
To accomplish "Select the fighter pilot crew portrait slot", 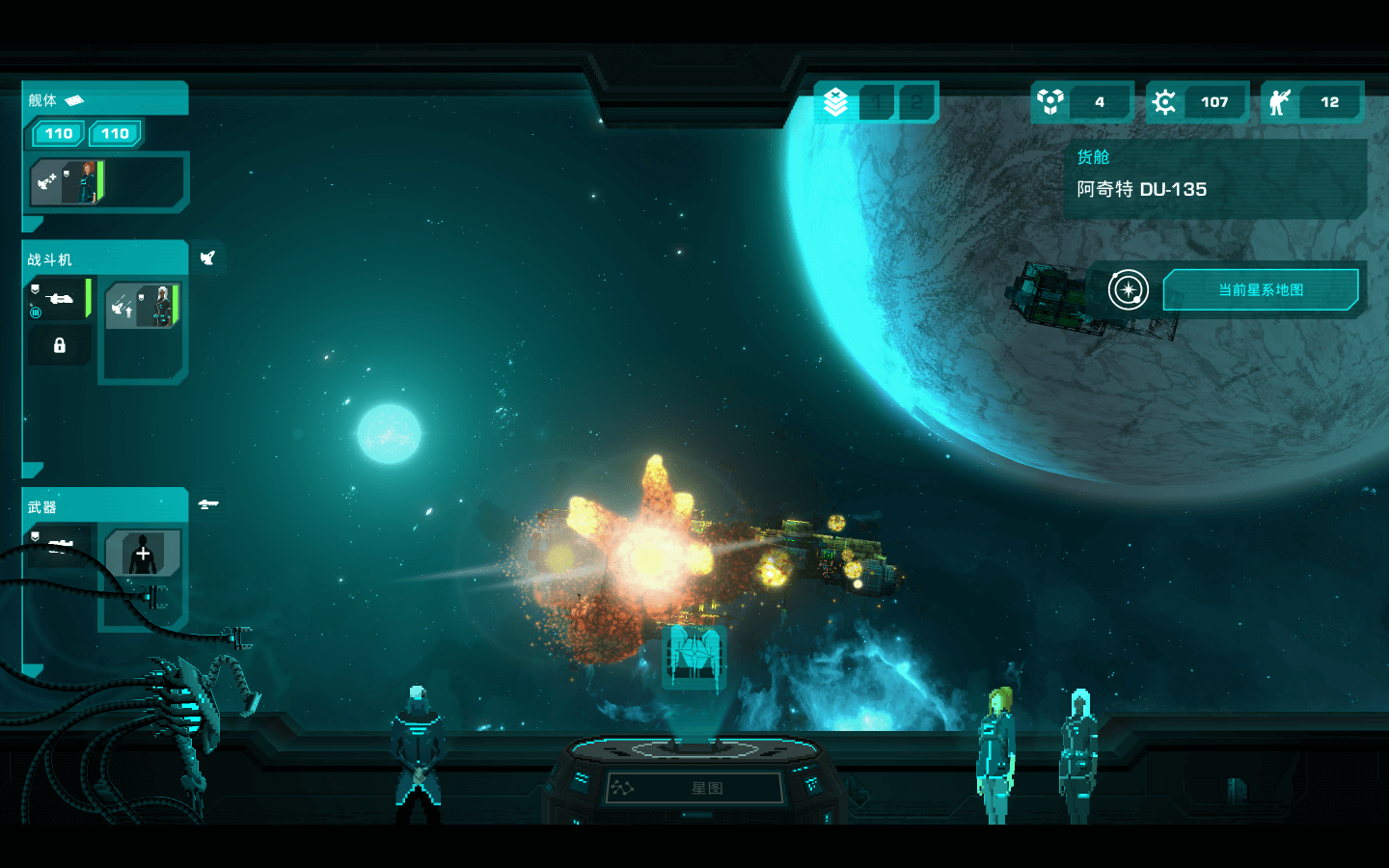I will click(x=143, y=306).
